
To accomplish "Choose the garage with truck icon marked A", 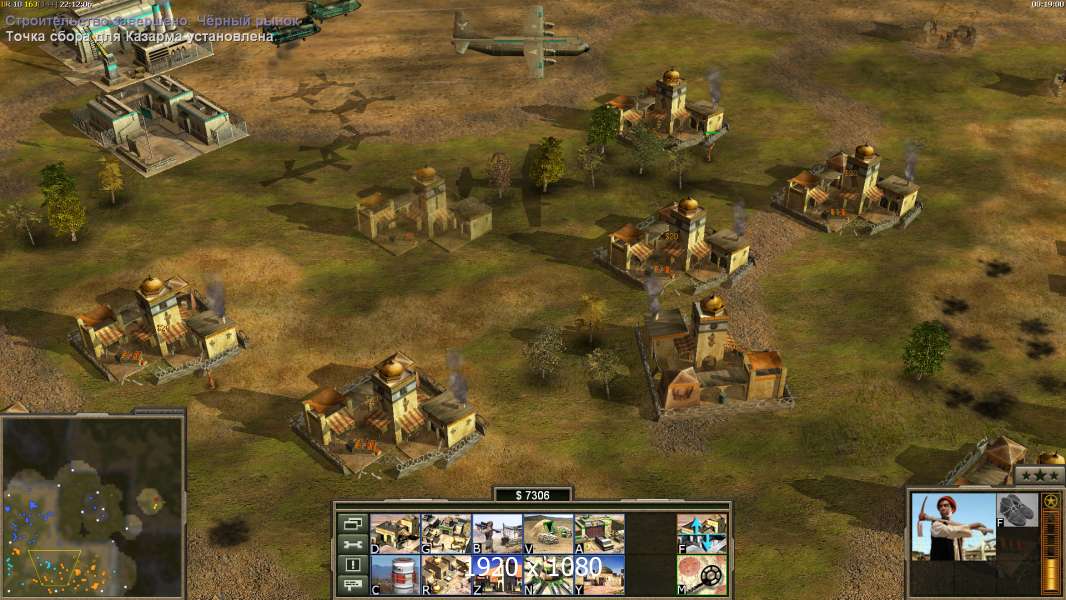I will click(x=599, y=533).
